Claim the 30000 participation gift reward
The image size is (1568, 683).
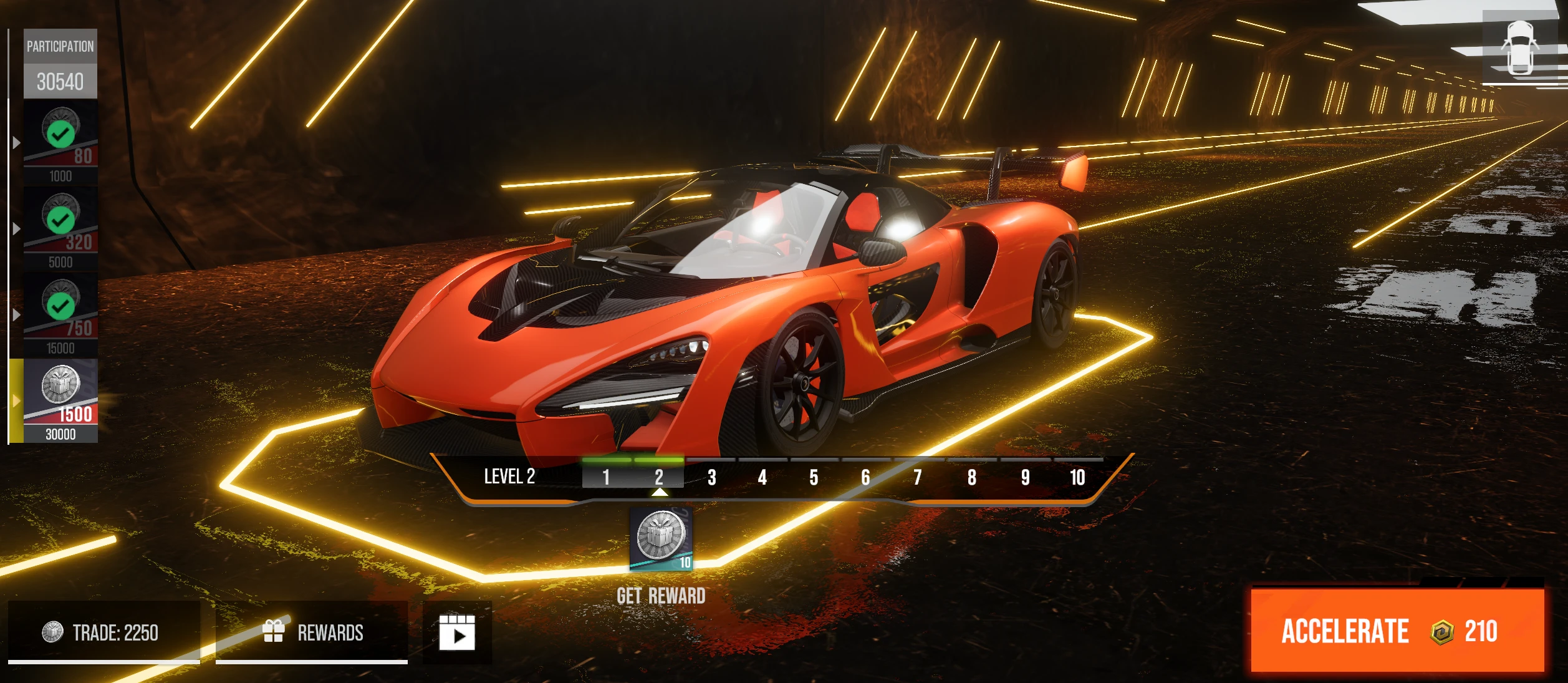point(60,400)
